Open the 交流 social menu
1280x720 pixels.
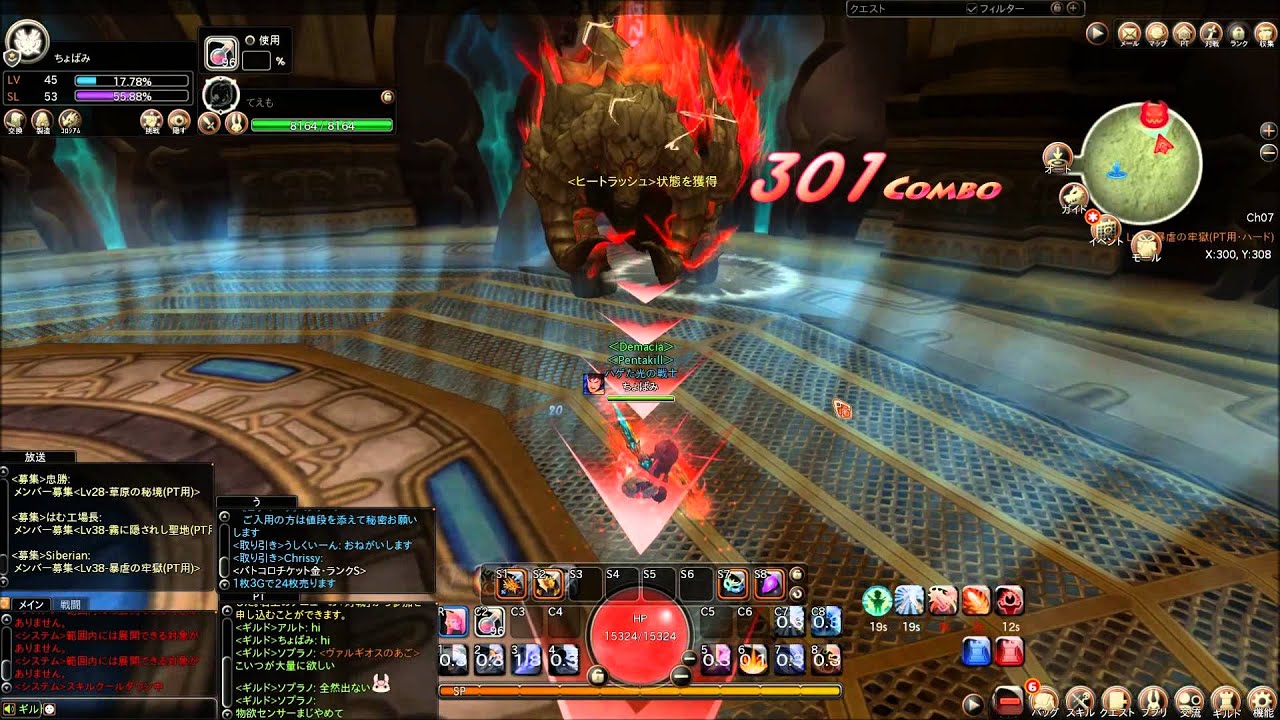click(x=1189, y=699)
